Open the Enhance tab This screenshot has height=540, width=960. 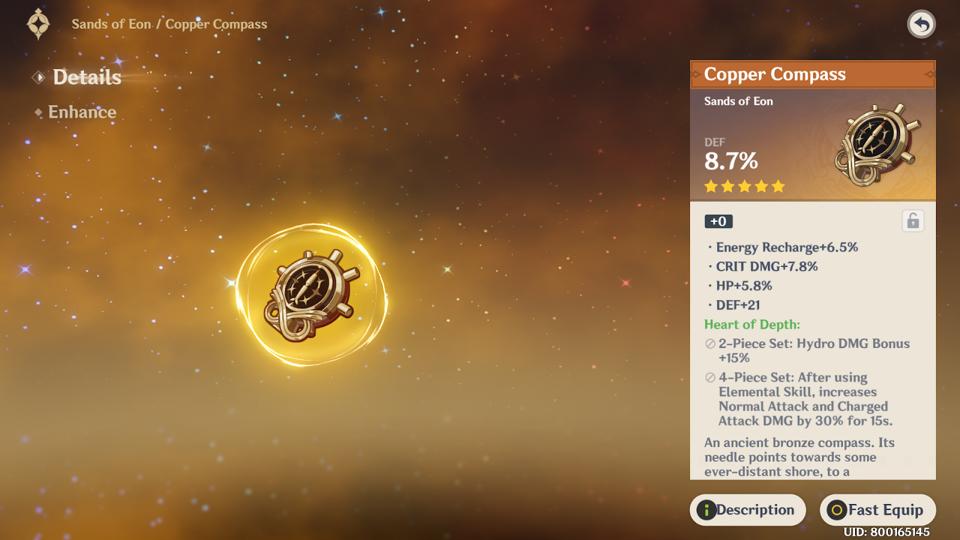click(x=82, y=112)
